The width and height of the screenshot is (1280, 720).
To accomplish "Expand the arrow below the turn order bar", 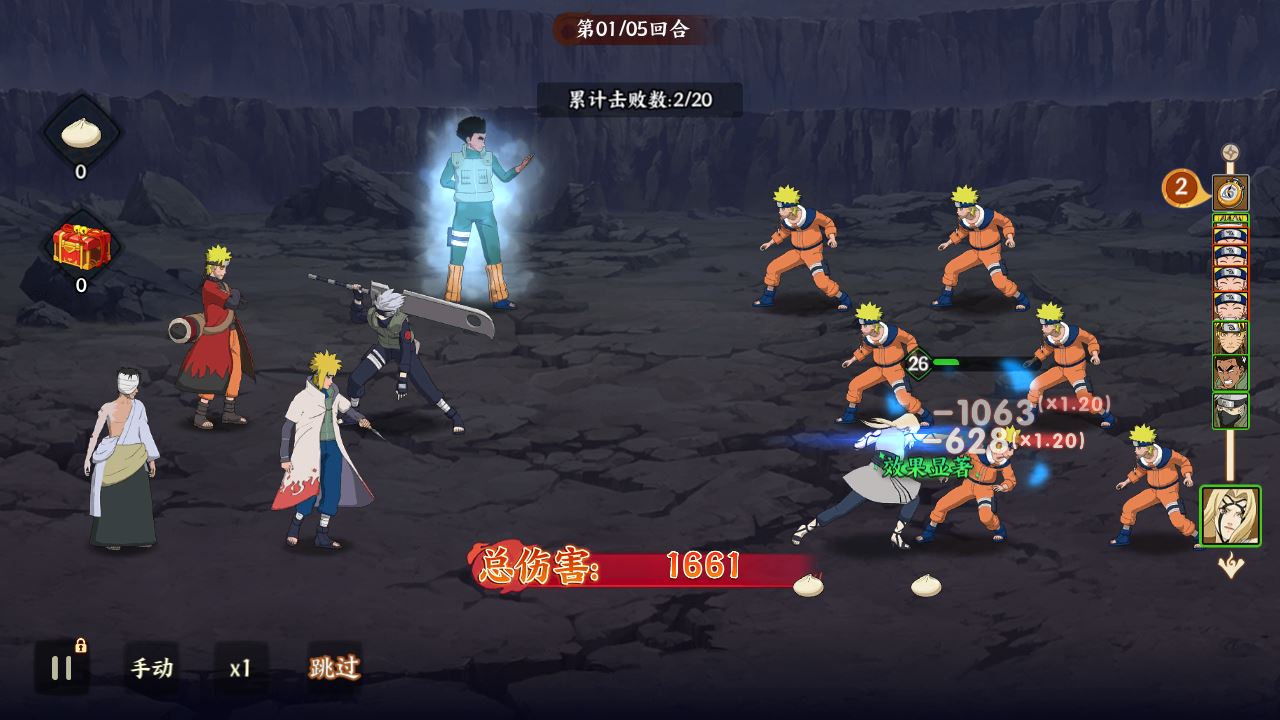I will click(1230, 567).
